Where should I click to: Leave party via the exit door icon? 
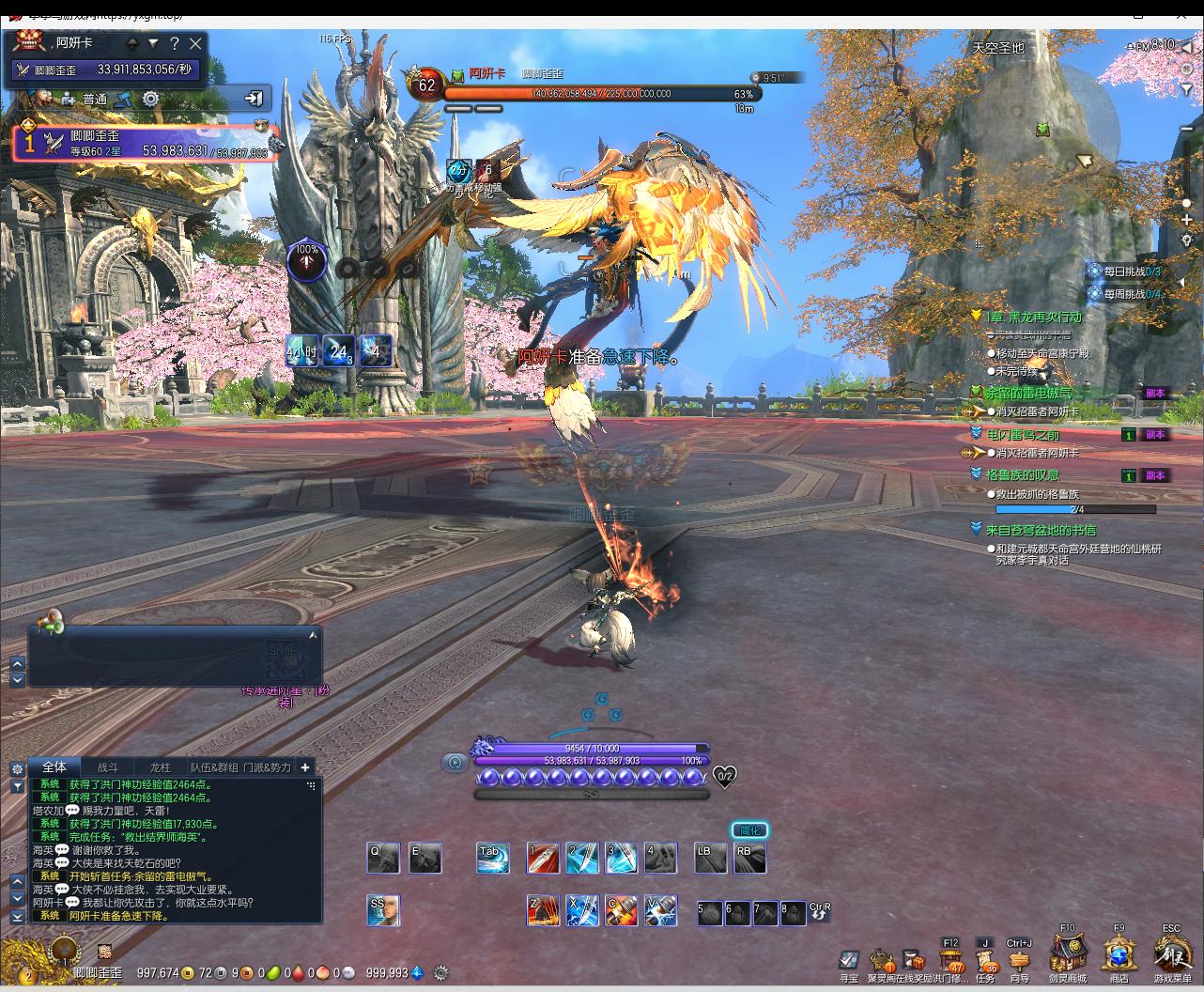point(254,98)
